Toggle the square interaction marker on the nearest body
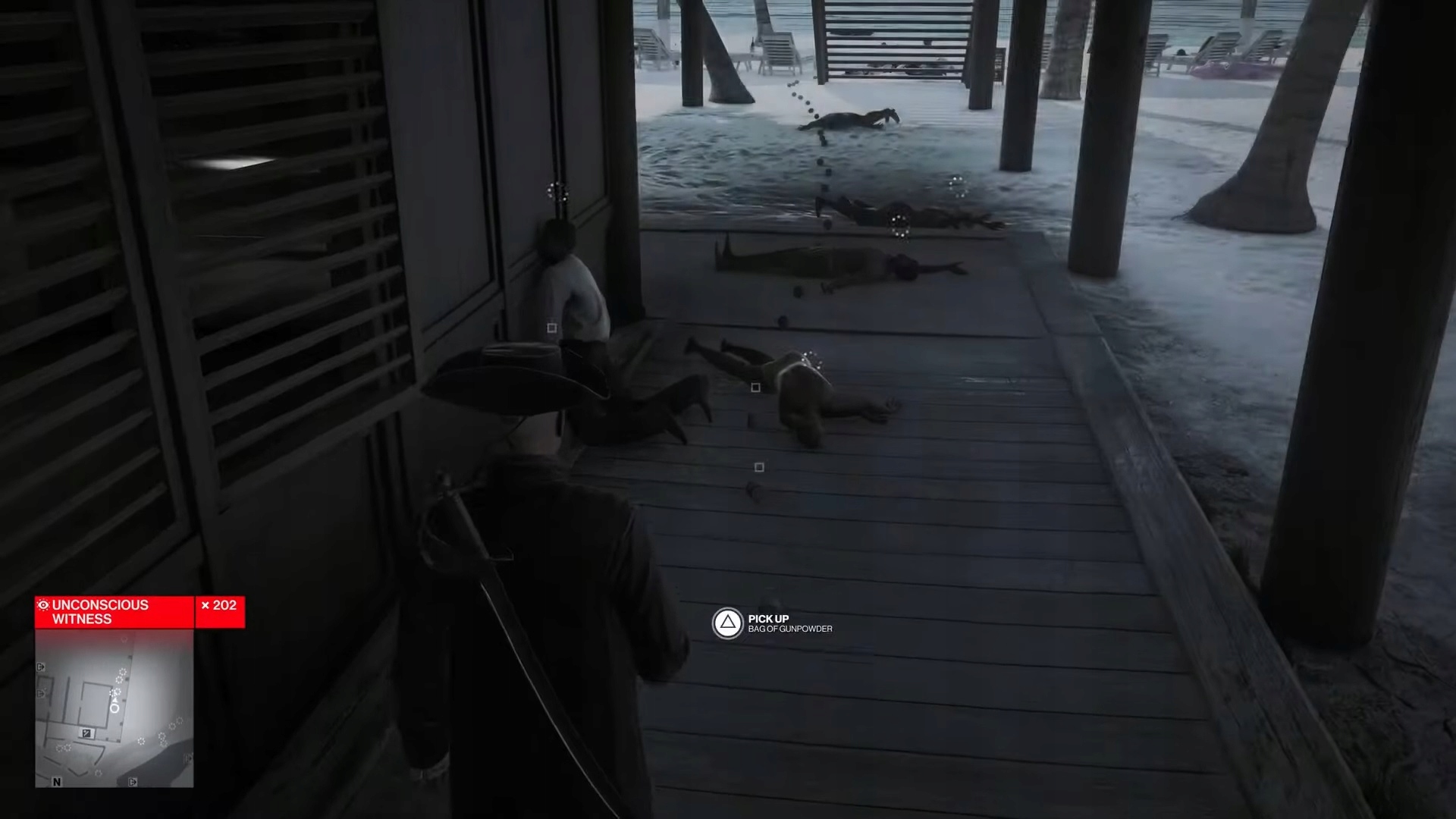 tap(755, 388)
